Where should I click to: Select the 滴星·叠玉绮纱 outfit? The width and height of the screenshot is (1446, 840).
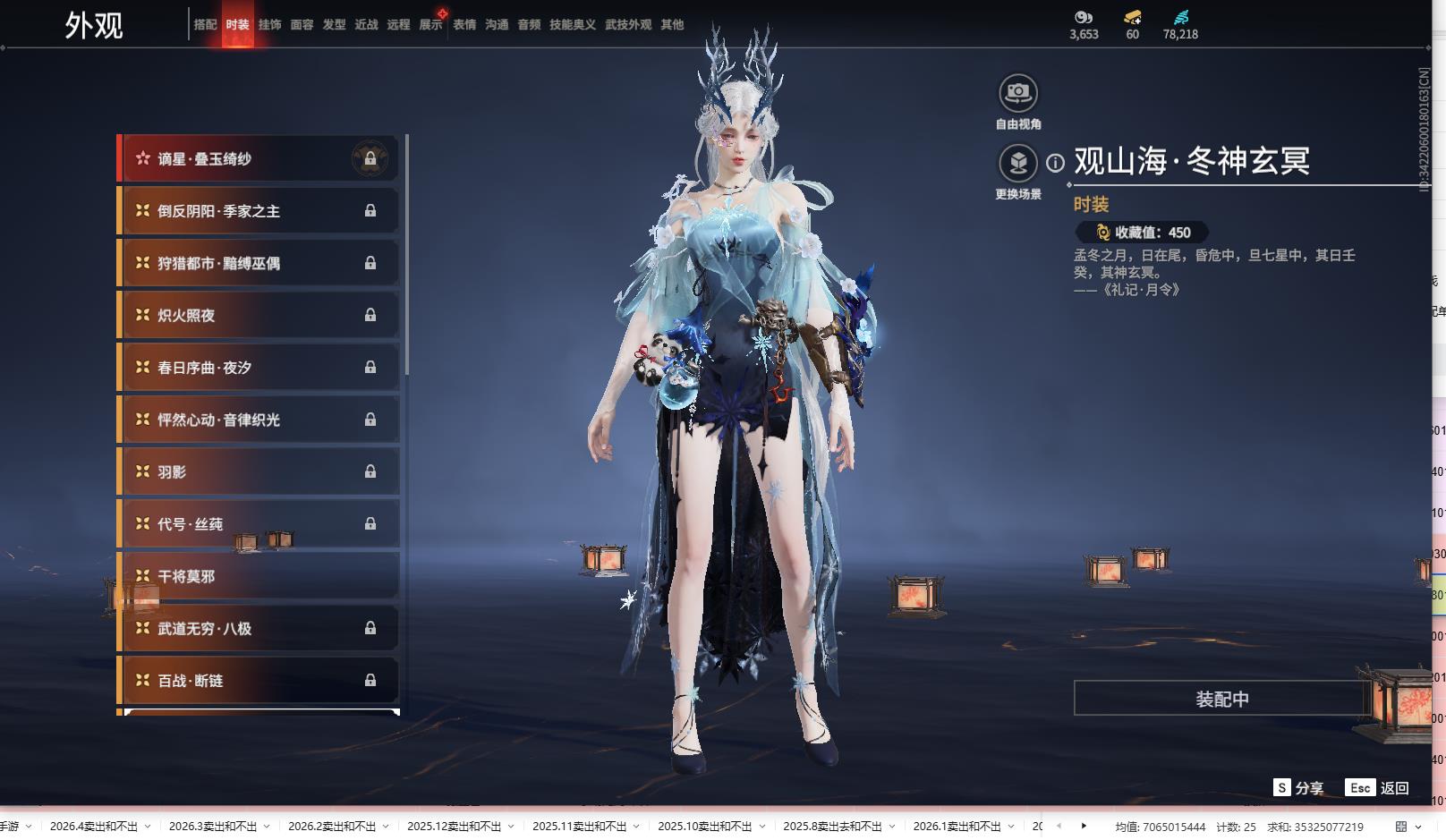tap(258, 159)
